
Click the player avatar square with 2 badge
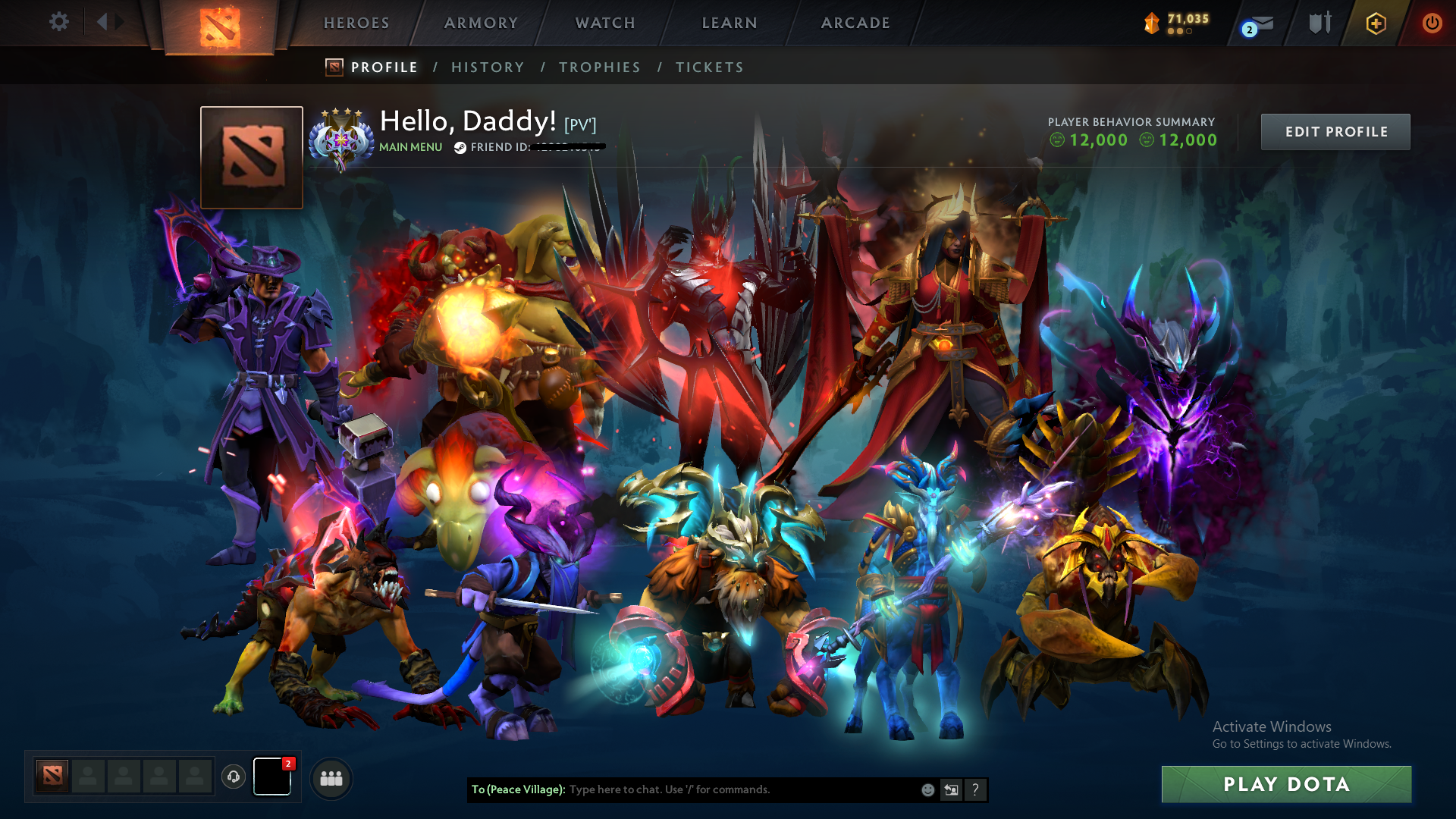click(272, 777)
